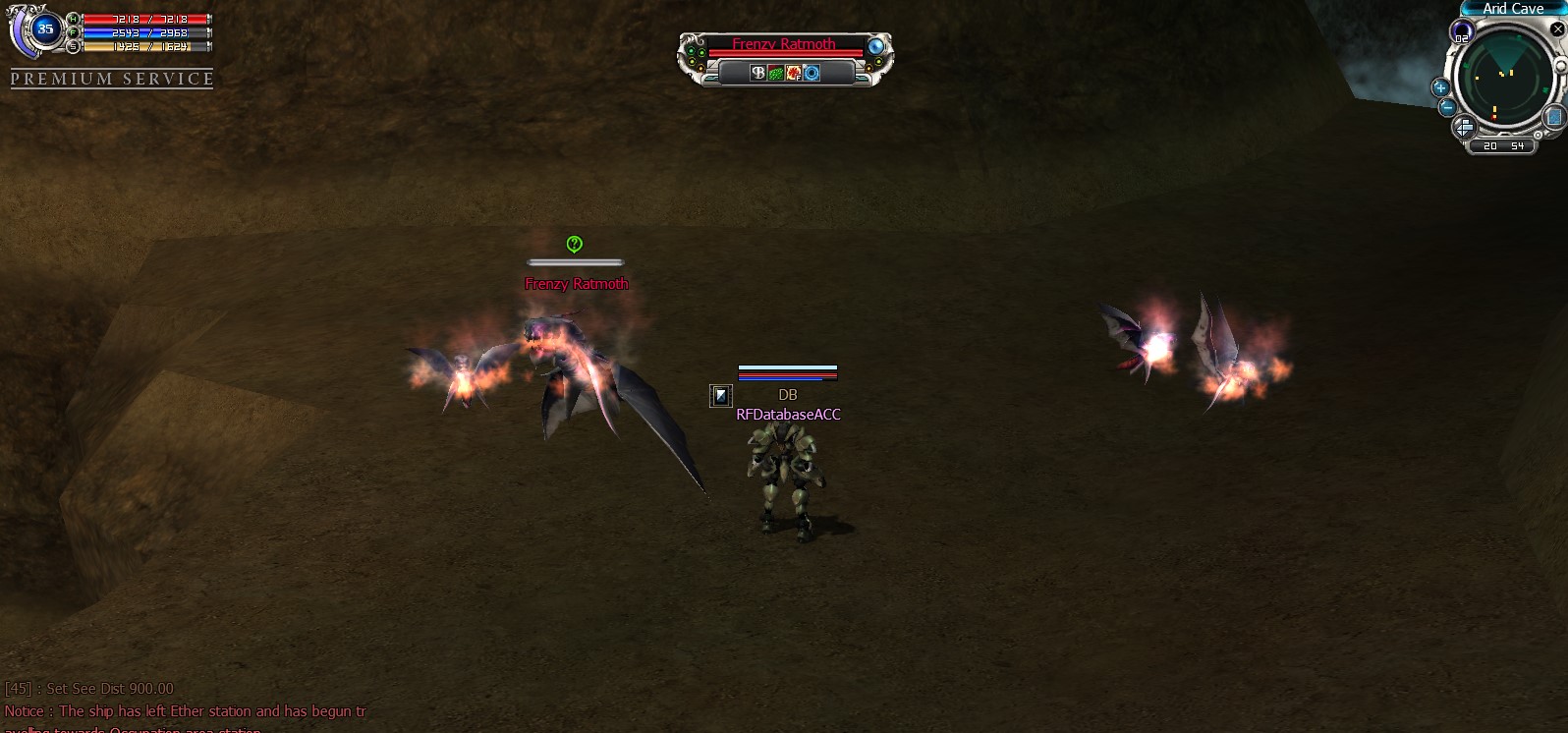The height and width of the screenshot is (733, 1568).
Task: Click the level 35 character orb
Action: pyautogui.click(x=44, y=29)
